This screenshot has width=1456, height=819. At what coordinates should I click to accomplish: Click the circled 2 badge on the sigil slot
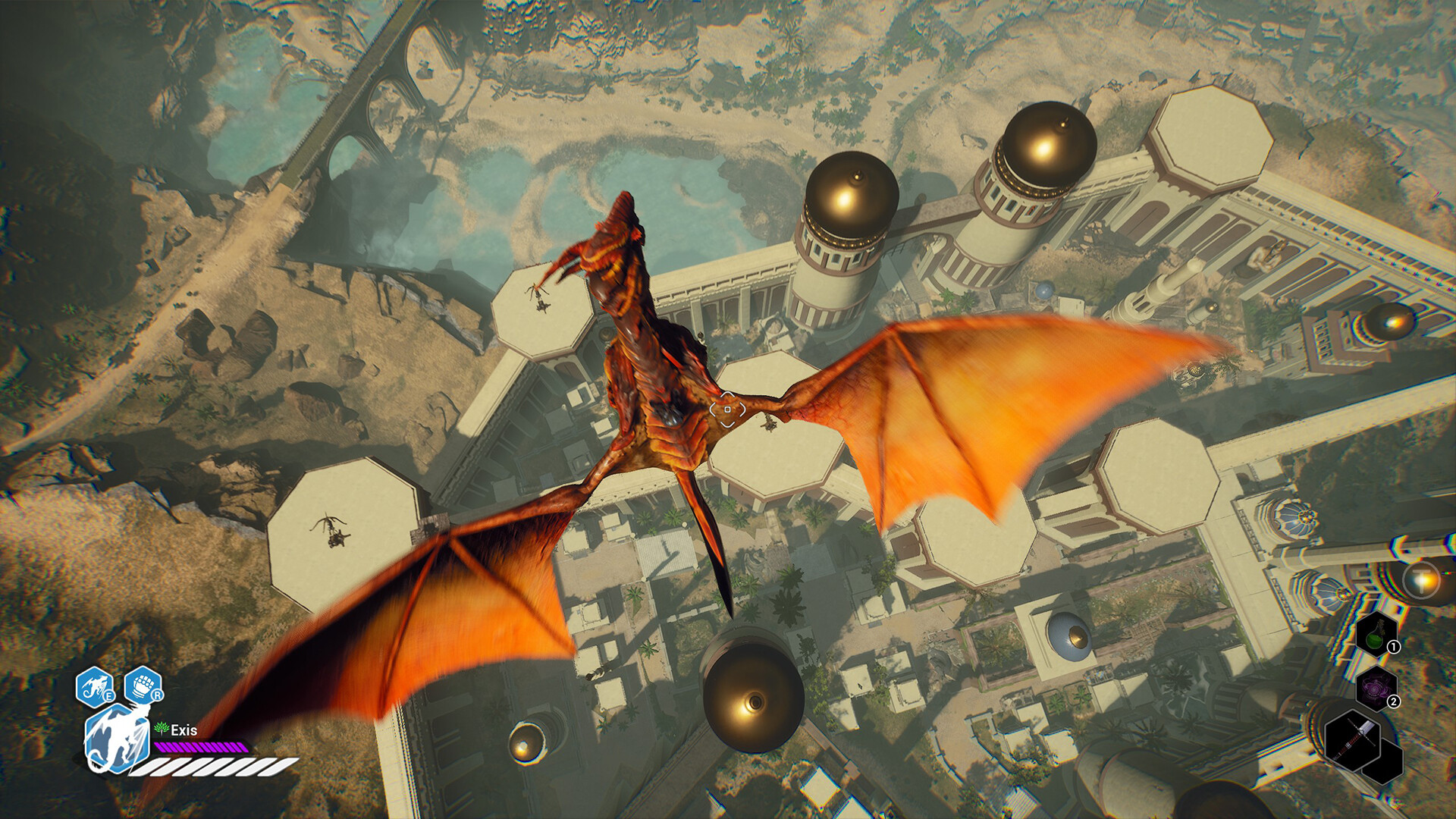point(1394,701)
